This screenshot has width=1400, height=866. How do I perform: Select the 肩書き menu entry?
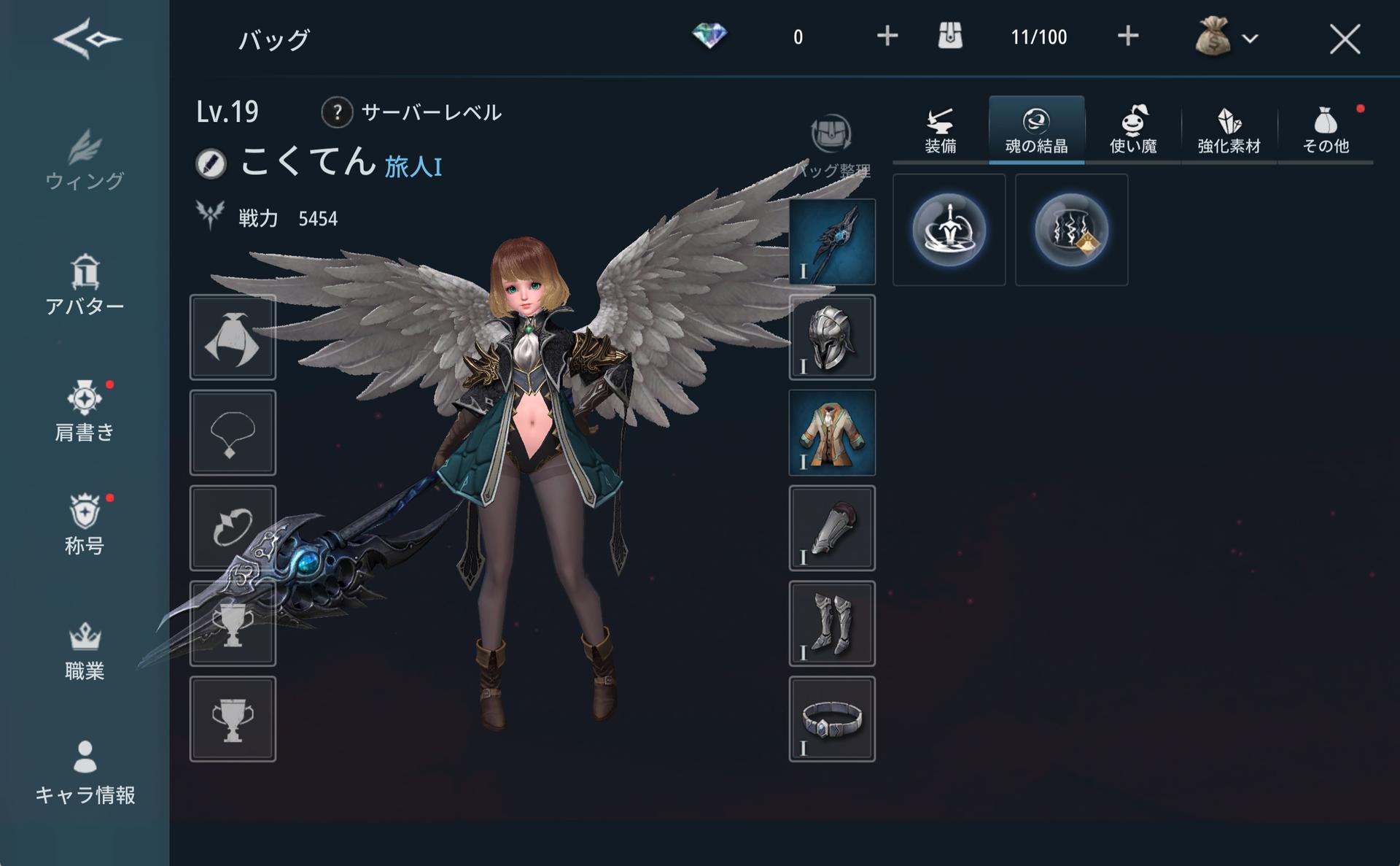coord(85,411)
